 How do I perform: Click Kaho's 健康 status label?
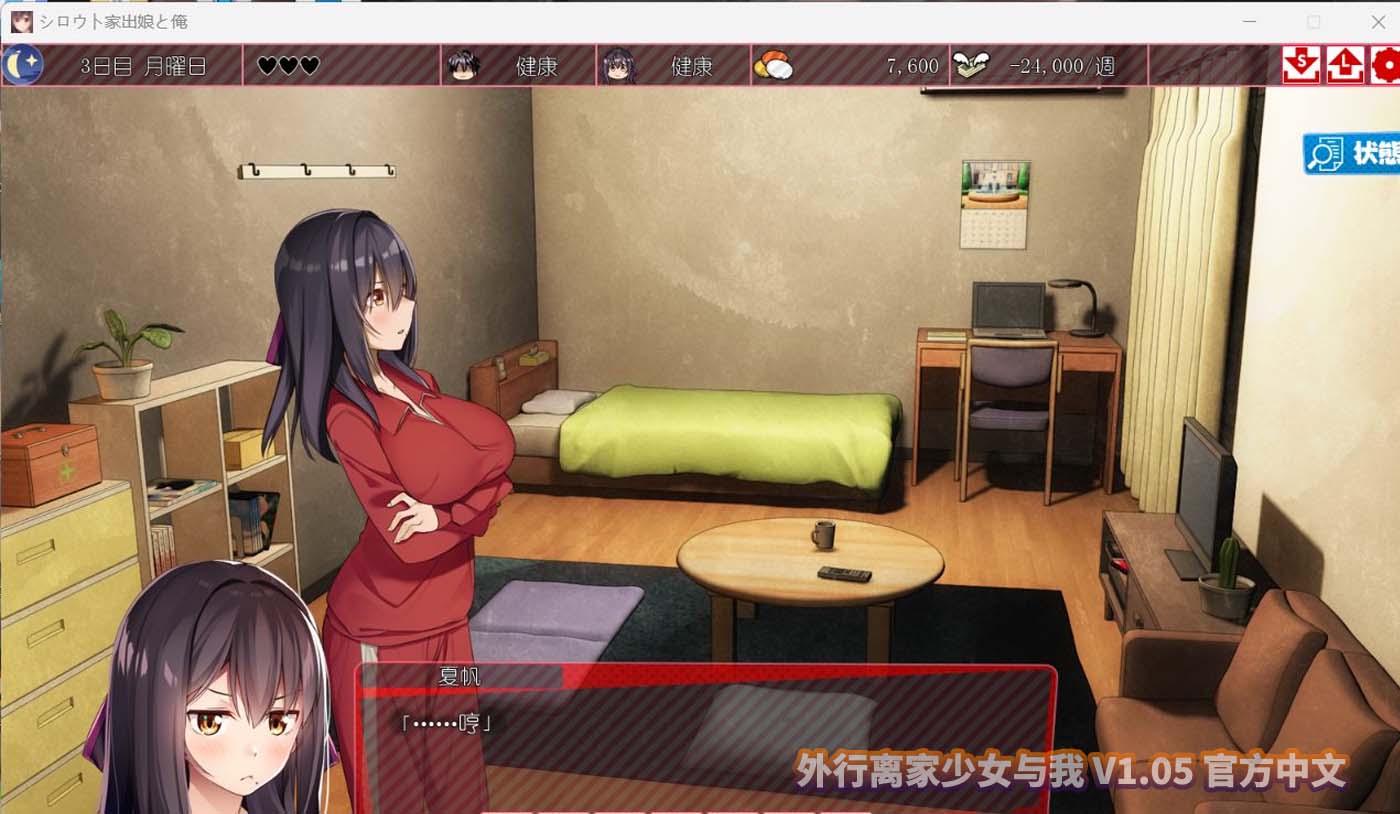(x=695, y=67)
